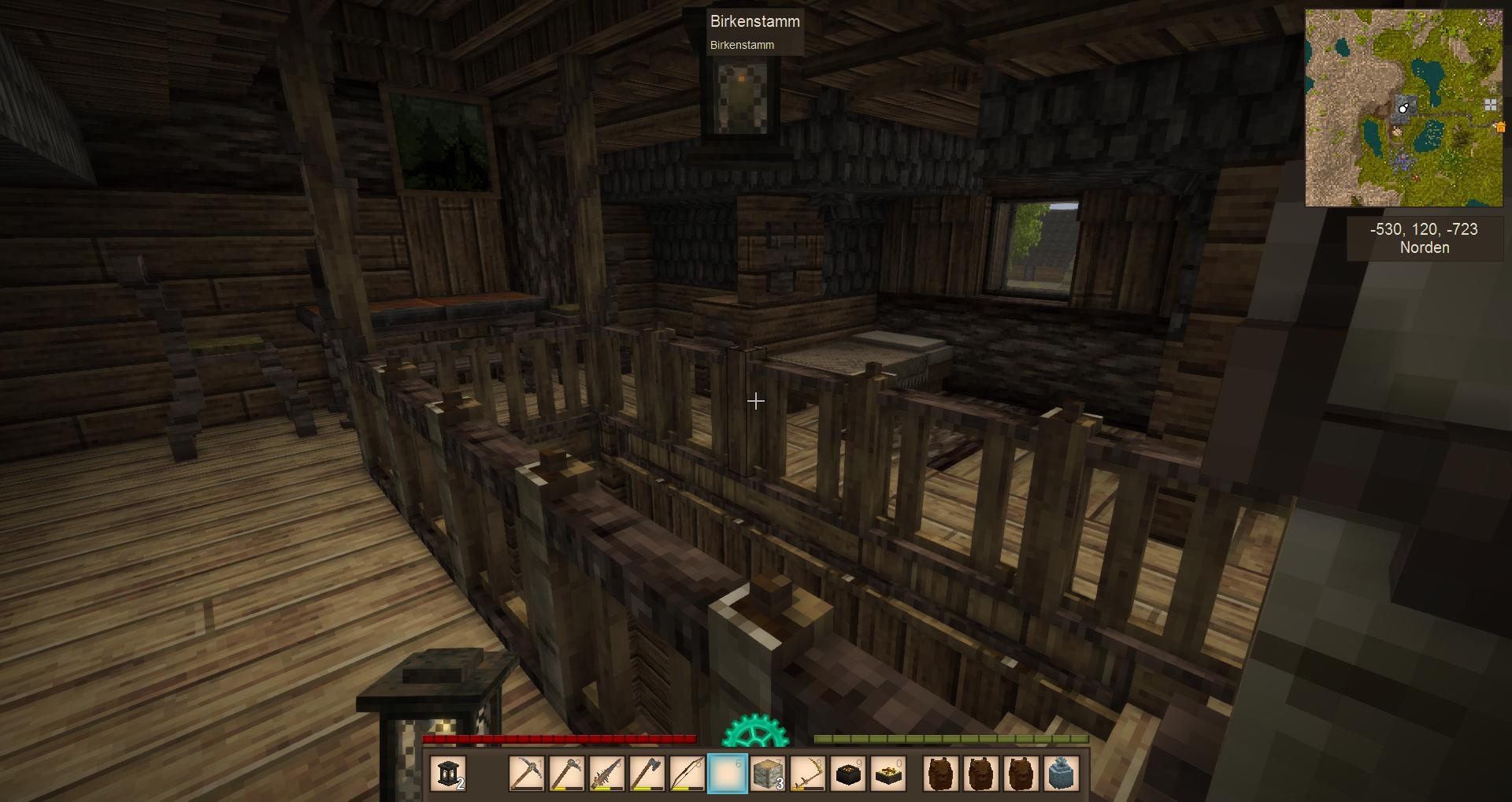Select the axe in the hotbar
This screenshot has height=802, width=1512.
tap(647, 774)
